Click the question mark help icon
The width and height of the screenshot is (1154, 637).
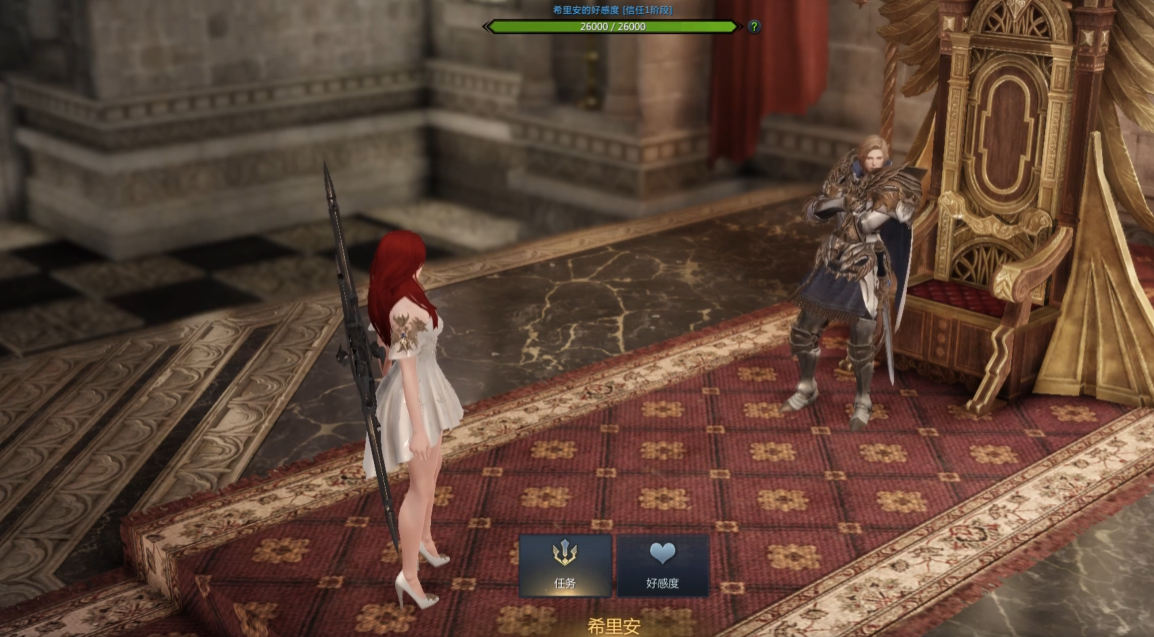[x=754, y=26]
